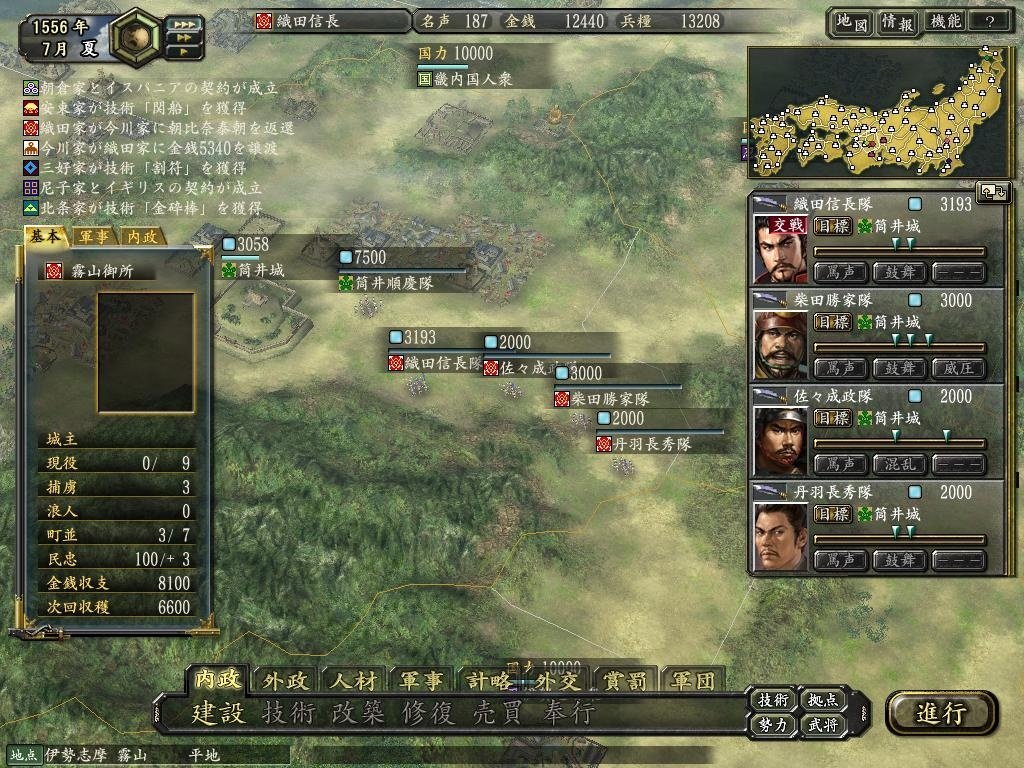1024x768 pixels.
Task: Activate 威圧 skill for 柴田勝家隊
Action: tap(958, 368)
